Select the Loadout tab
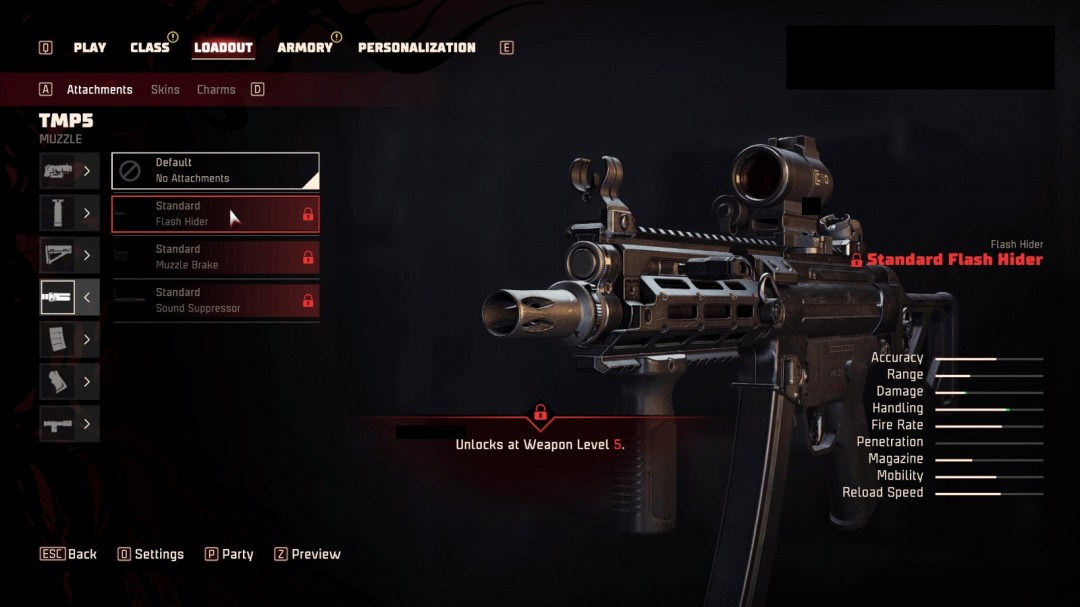Viewport: 1080px width, 607px height. [x=223, y=48]
